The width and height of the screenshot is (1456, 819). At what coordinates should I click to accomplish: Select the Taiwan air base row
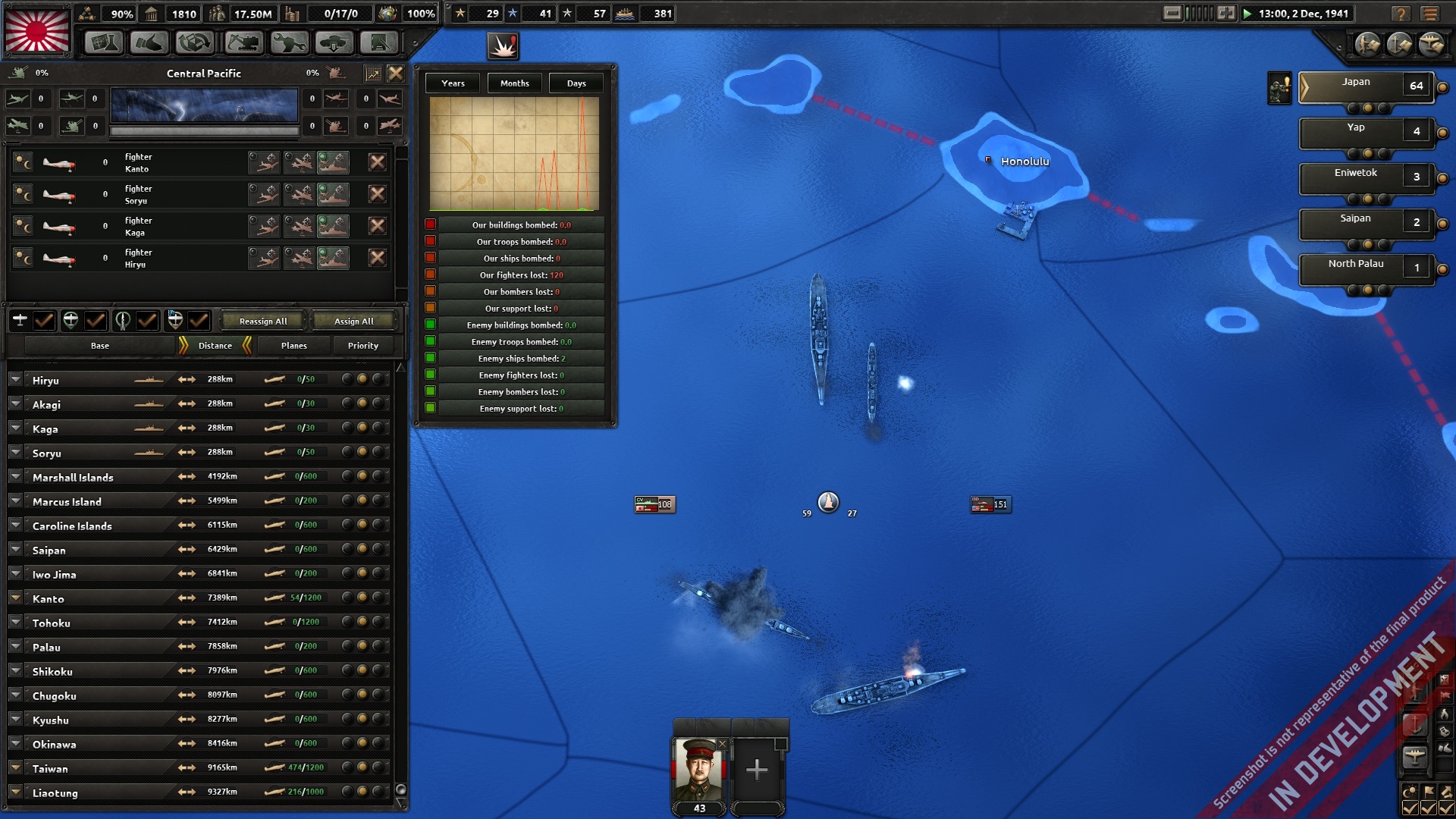click(50, 769)
